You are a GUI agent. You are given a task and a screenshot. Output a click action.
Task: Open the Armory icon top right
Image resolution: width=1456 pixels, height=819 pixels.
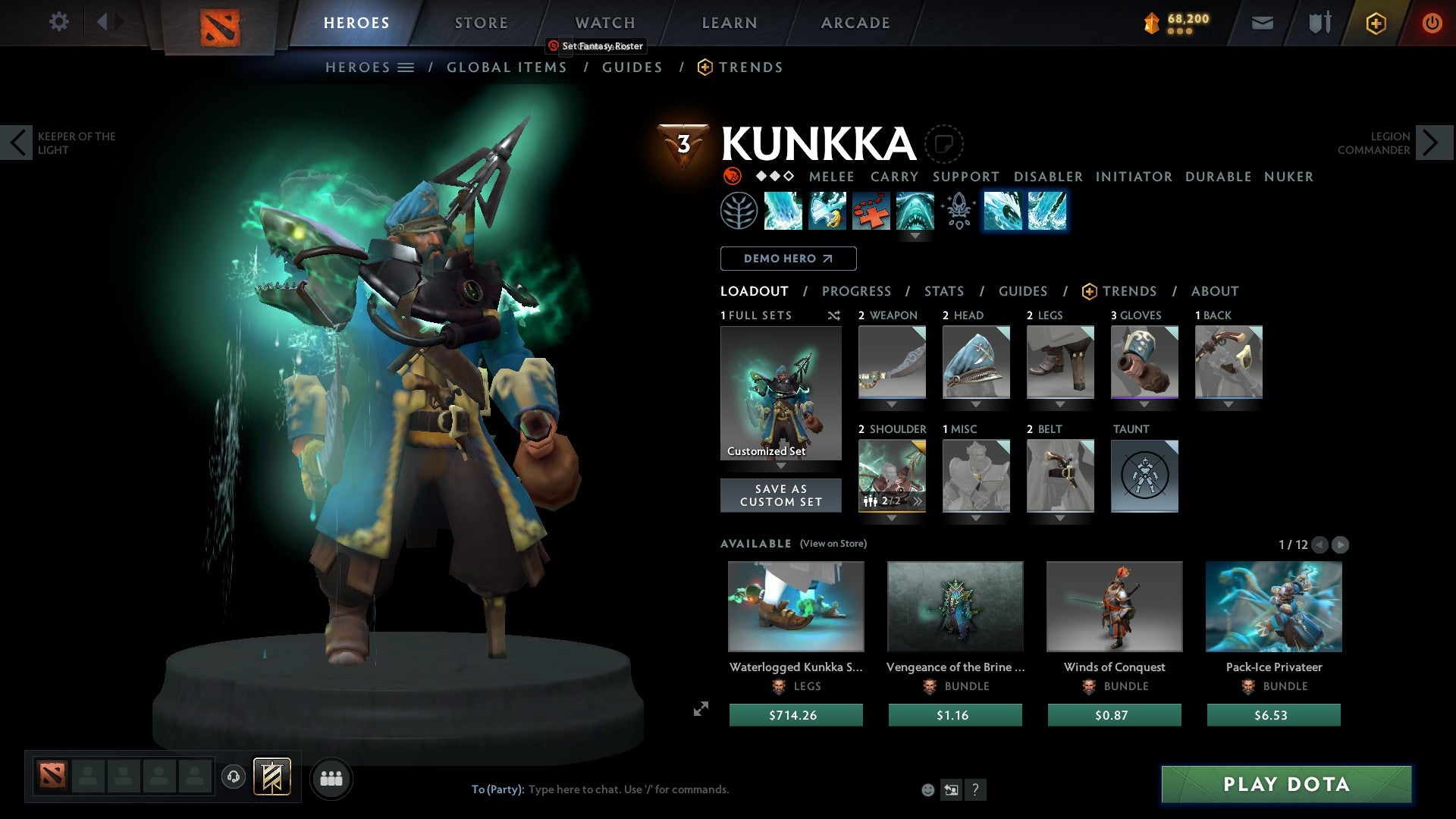[1318, 22]
